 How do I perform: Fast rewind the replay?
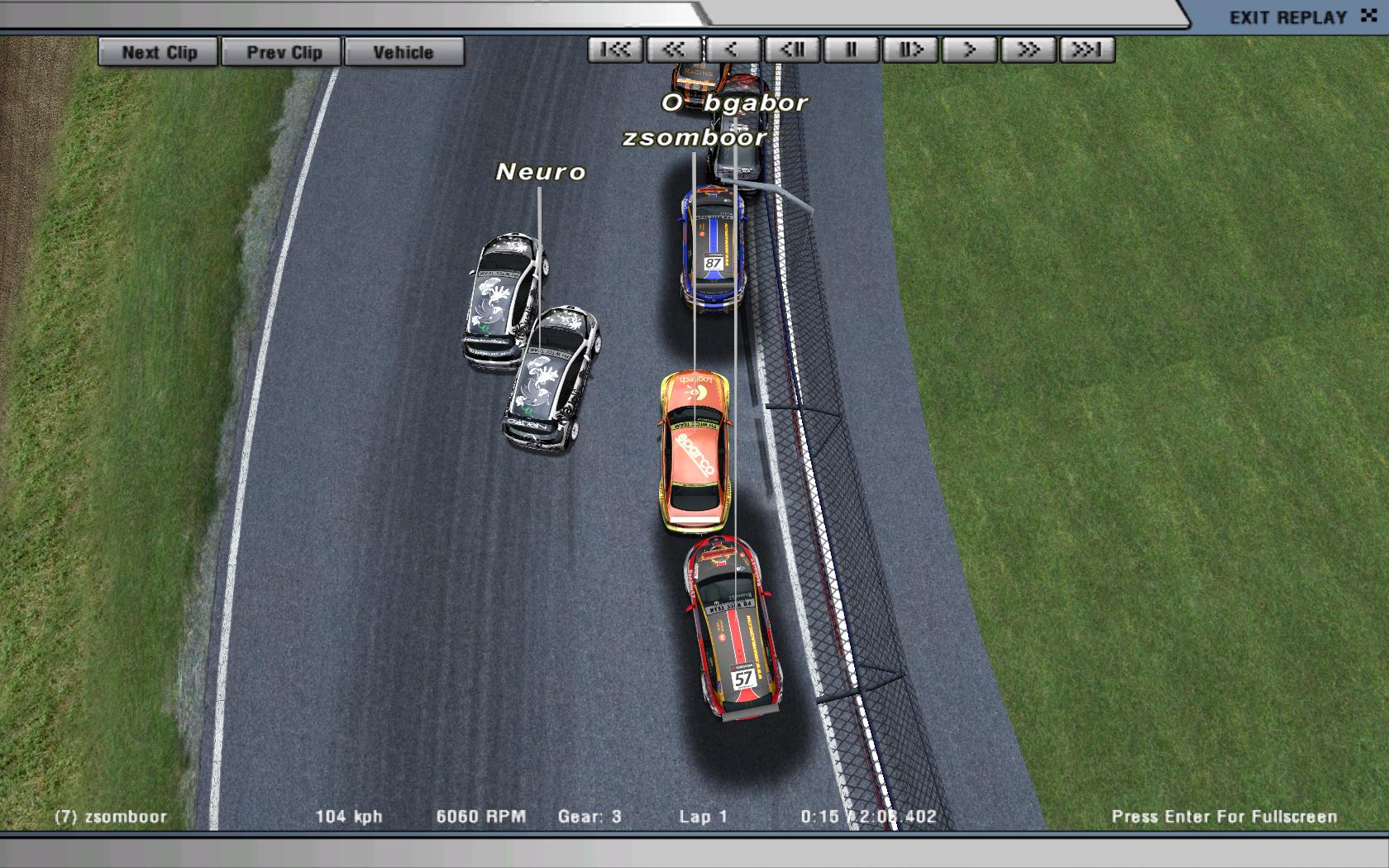pos(674,50)
